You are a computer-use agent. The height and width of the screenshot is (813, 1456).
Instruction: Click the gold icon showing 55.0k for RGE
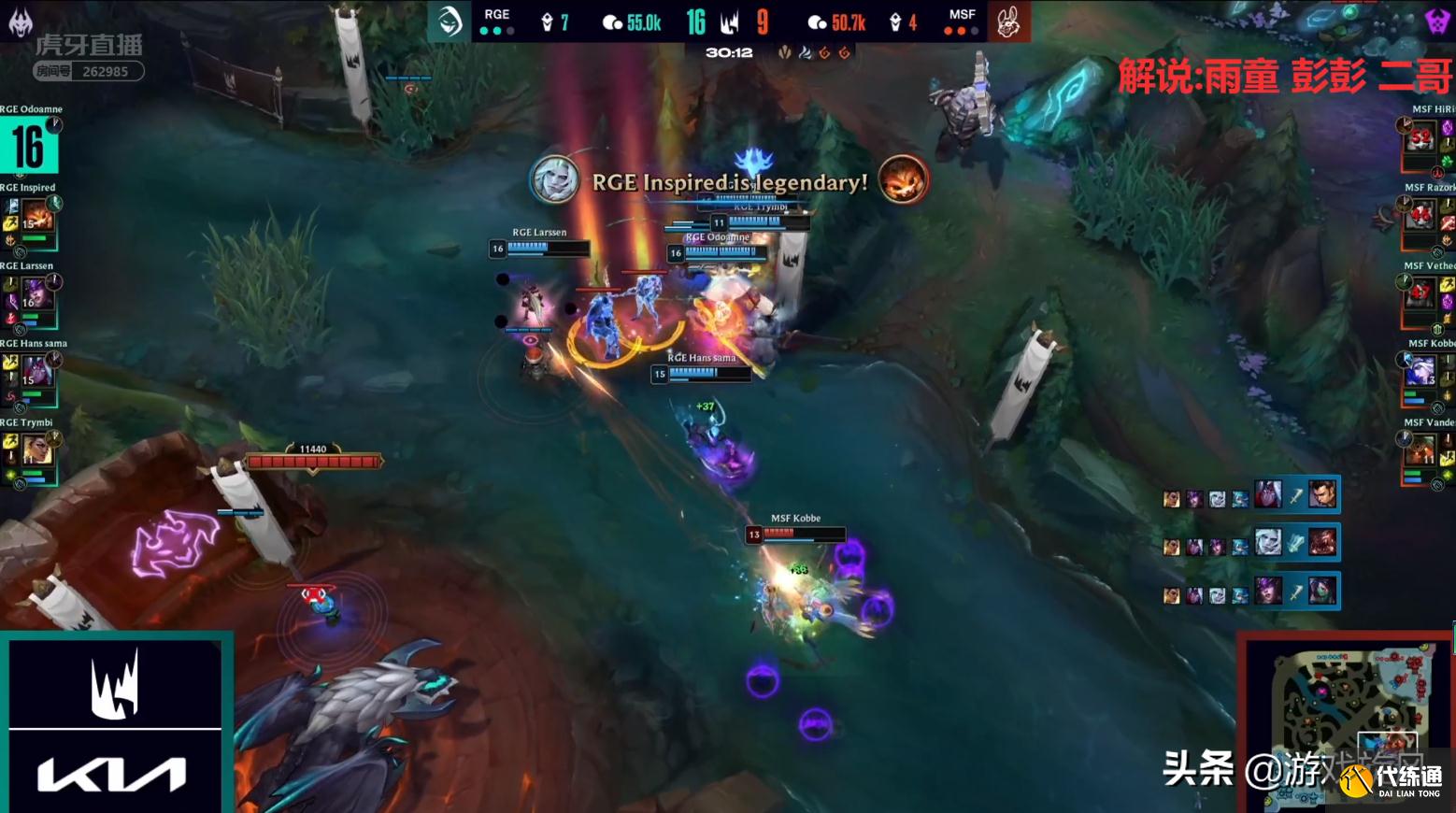(x=610, y=21)
